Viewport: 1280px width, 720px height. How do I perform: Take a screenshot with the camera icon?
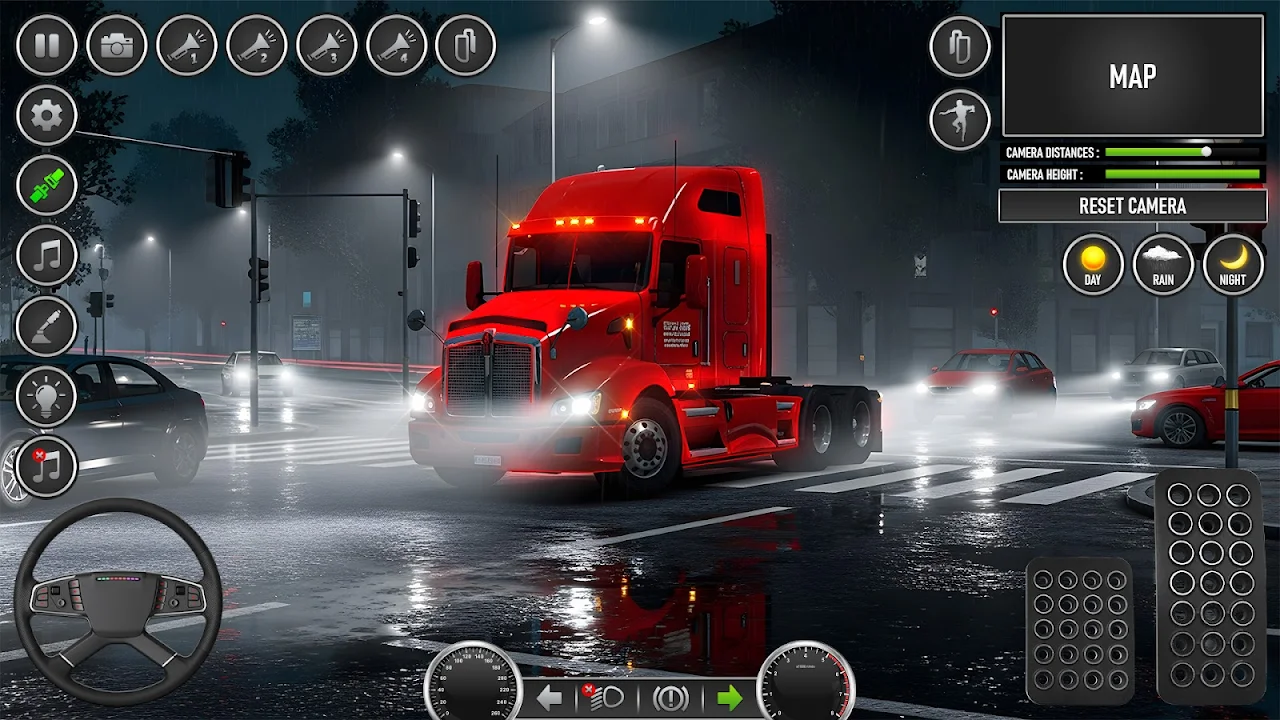(116, 45)
